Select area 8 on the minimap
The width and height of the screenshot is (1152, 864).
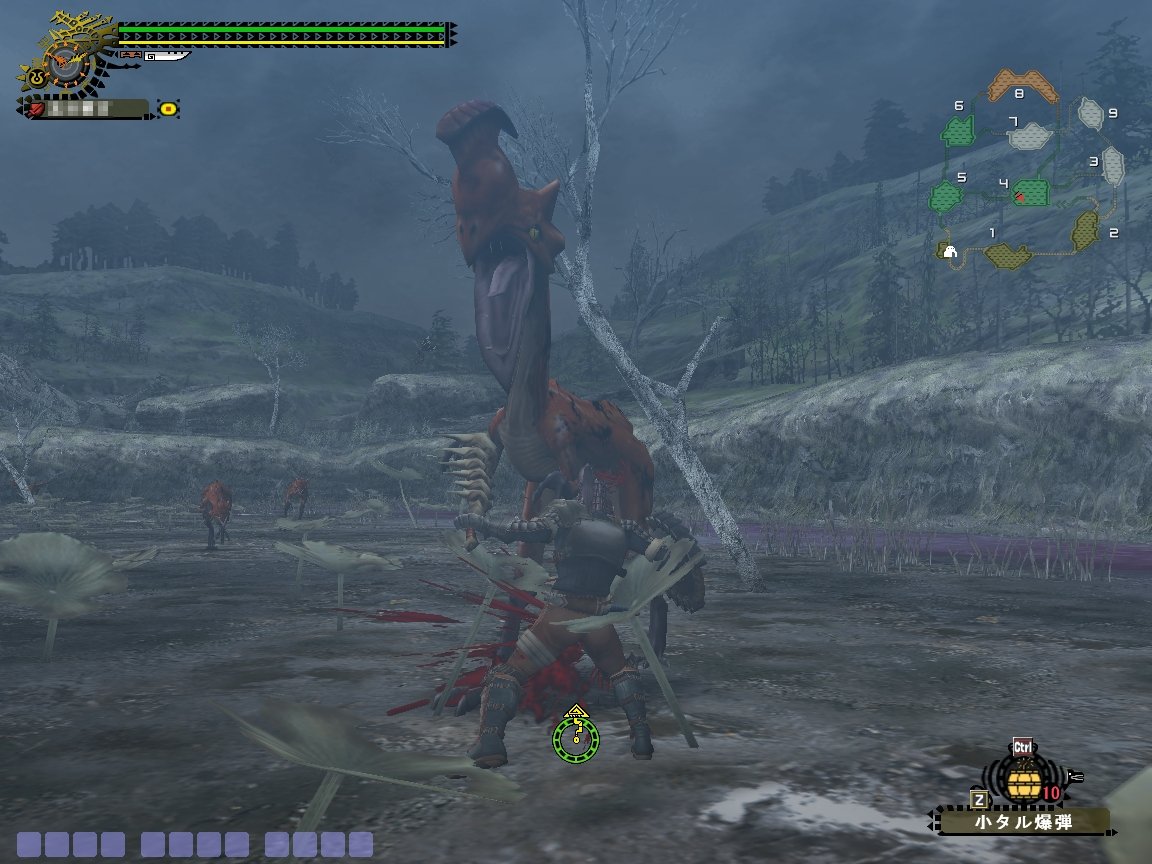tap(1023, 86)
